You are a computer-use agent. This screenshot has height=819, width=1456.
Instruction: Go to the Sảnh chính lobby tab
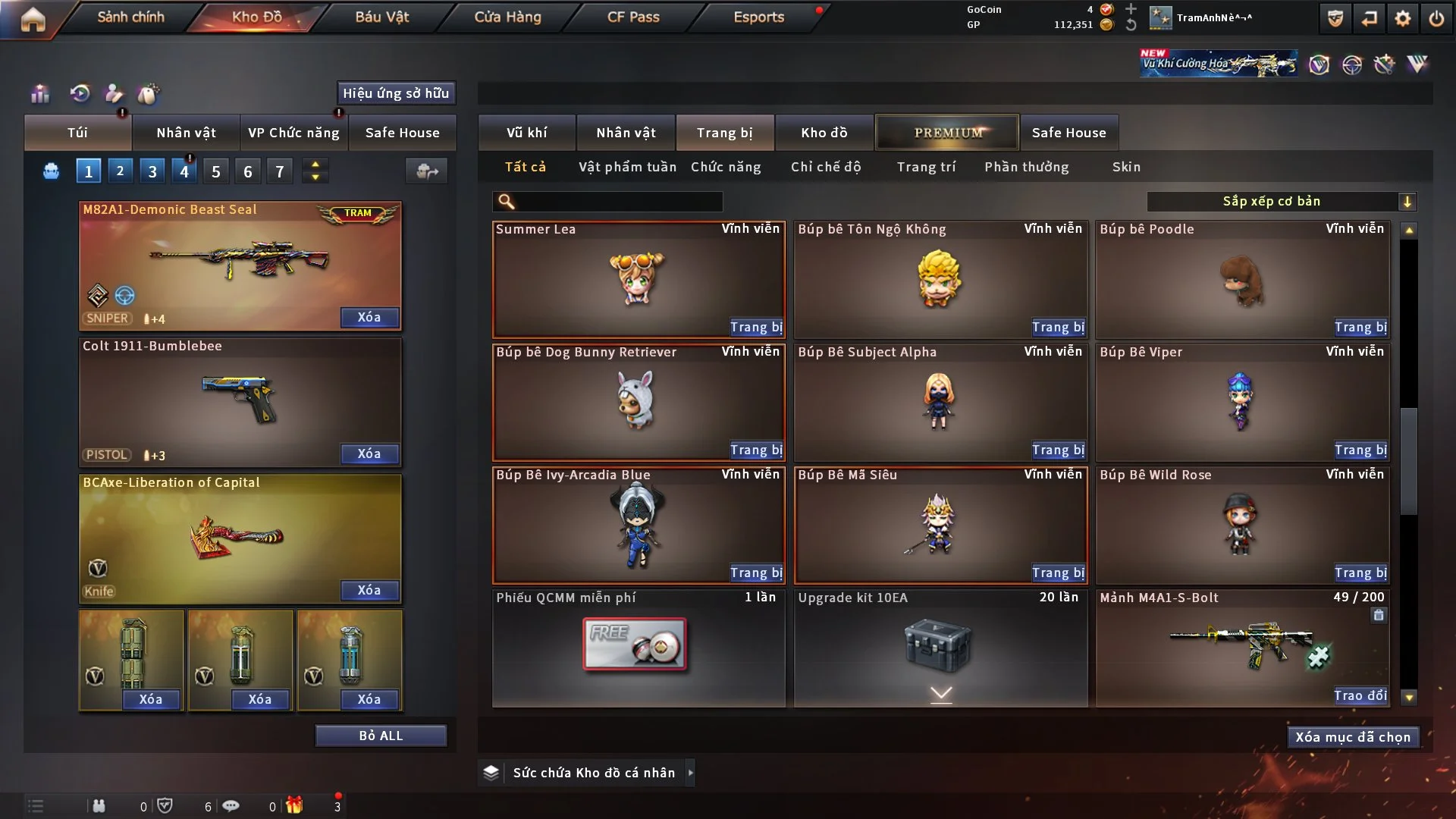point(130,17)
